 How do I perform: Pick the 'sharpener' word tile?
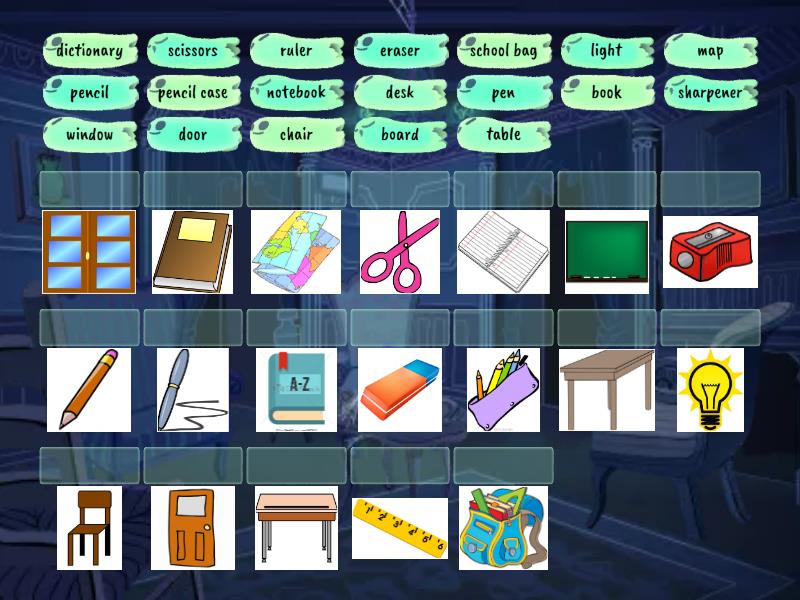point(711,92)
